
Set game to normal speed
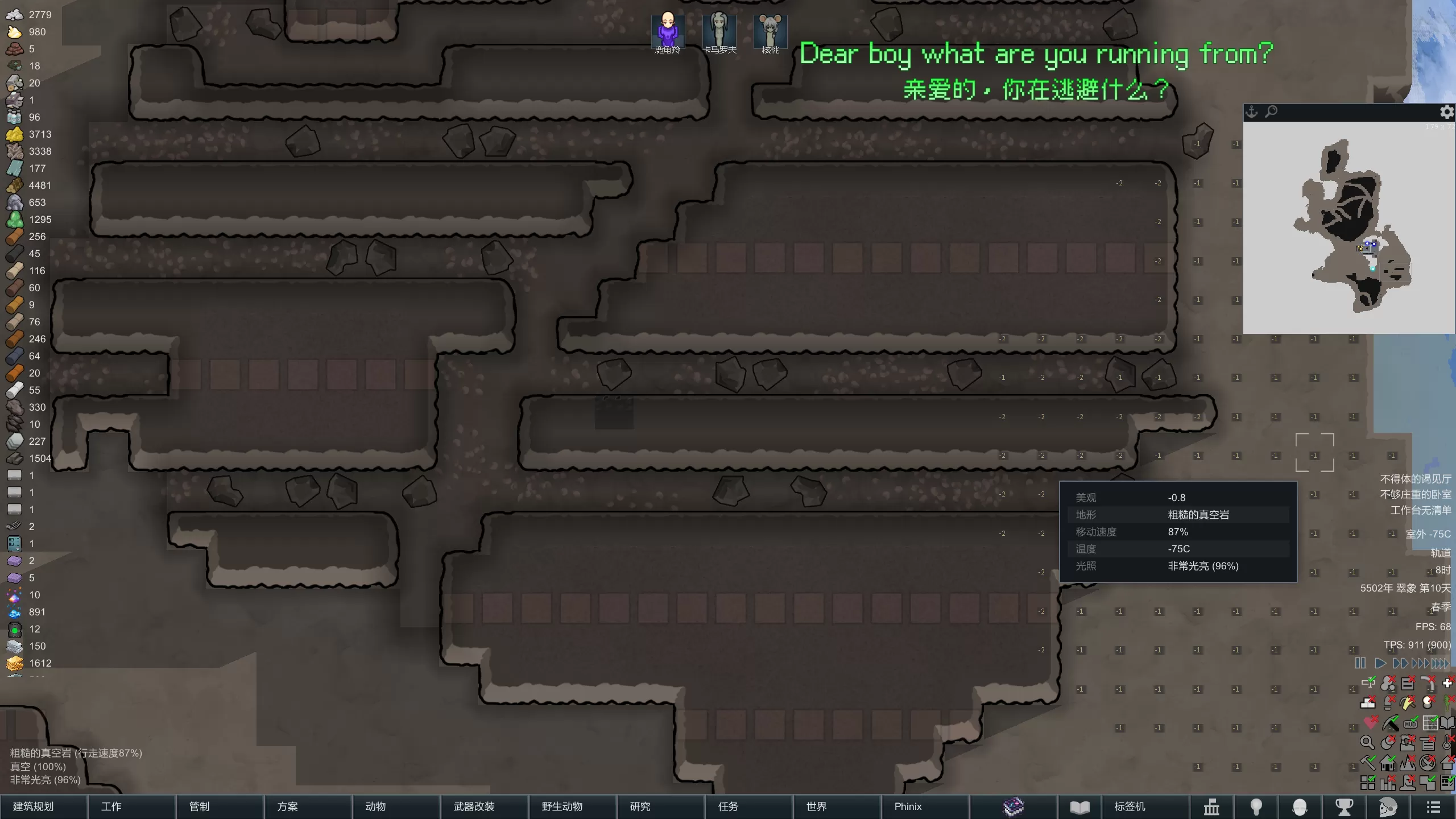[1380, 663]
